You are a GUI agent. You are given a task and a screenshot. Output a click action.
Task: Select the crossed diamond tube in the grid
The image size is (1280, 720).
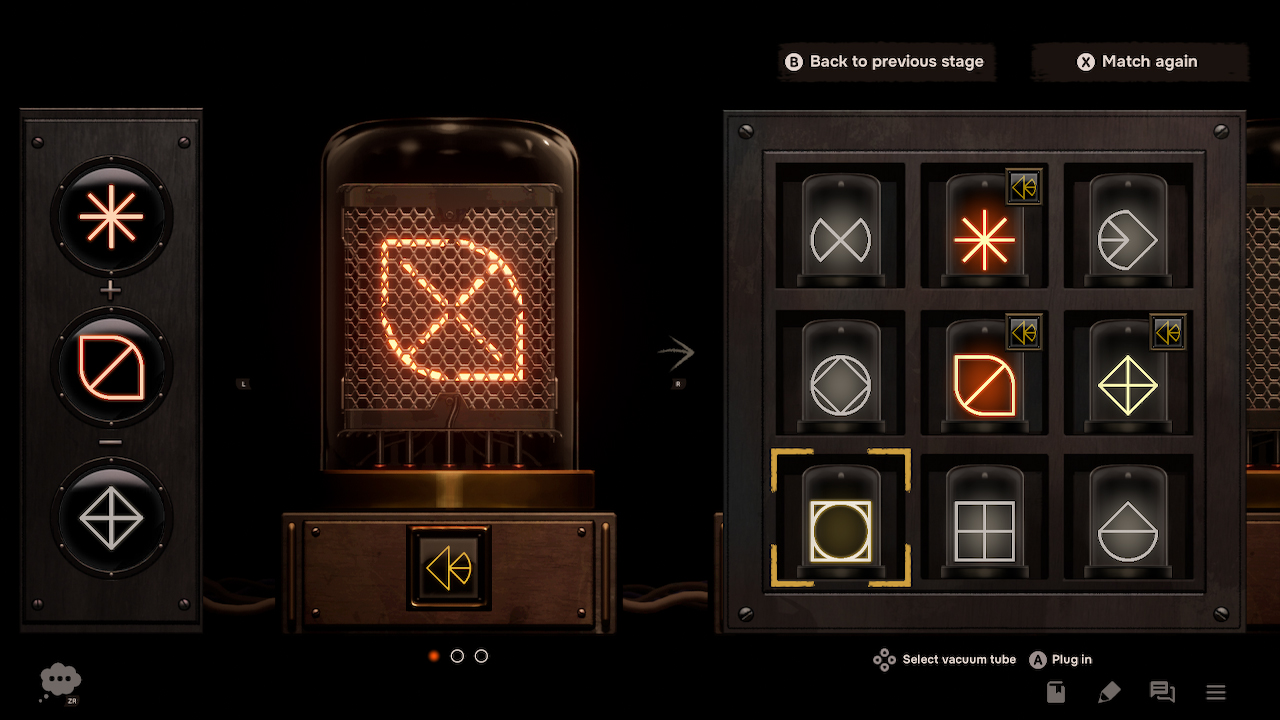pos(1129,382)
